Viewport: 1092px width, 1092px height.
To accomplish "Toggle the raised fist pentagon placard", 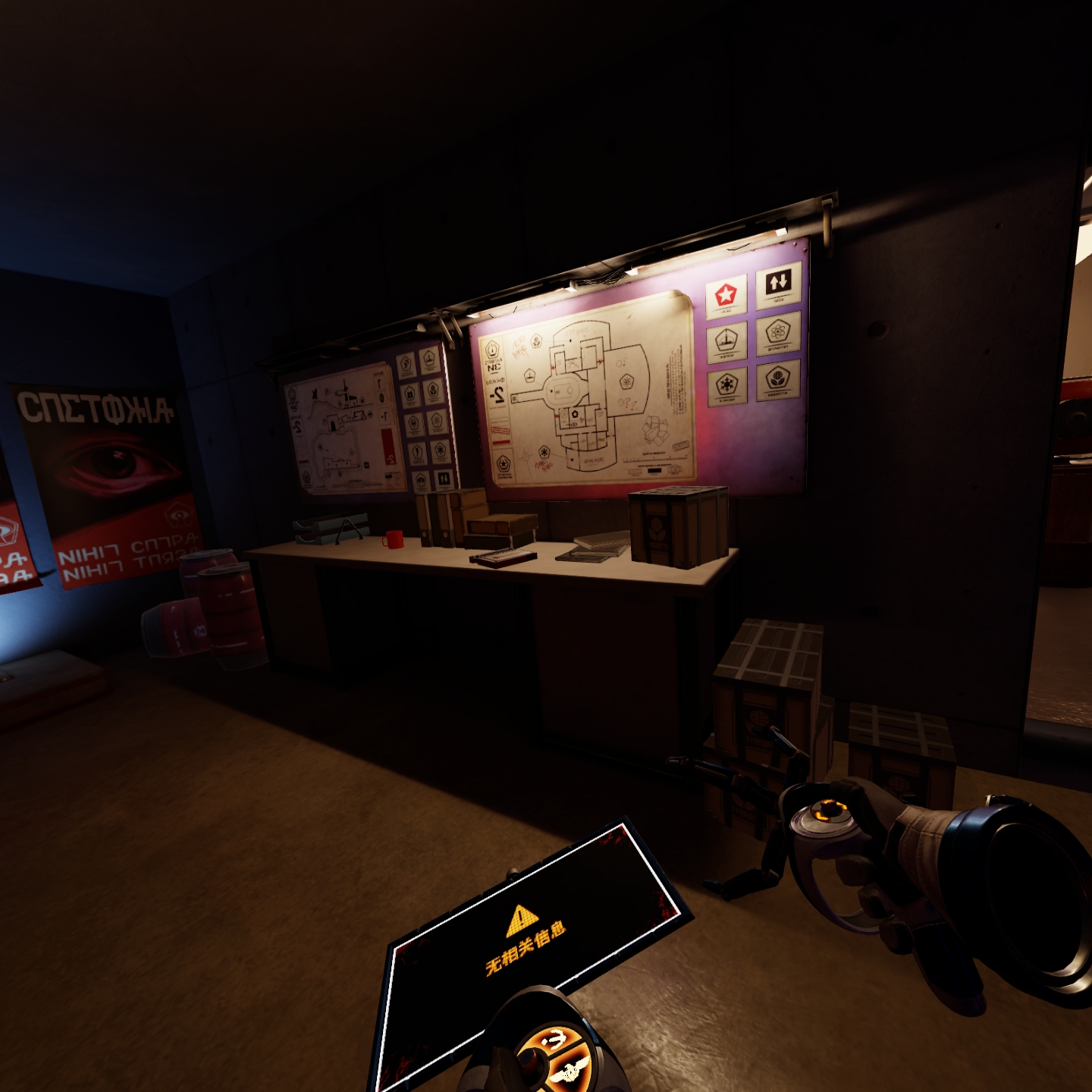I will tap(406, 363).
